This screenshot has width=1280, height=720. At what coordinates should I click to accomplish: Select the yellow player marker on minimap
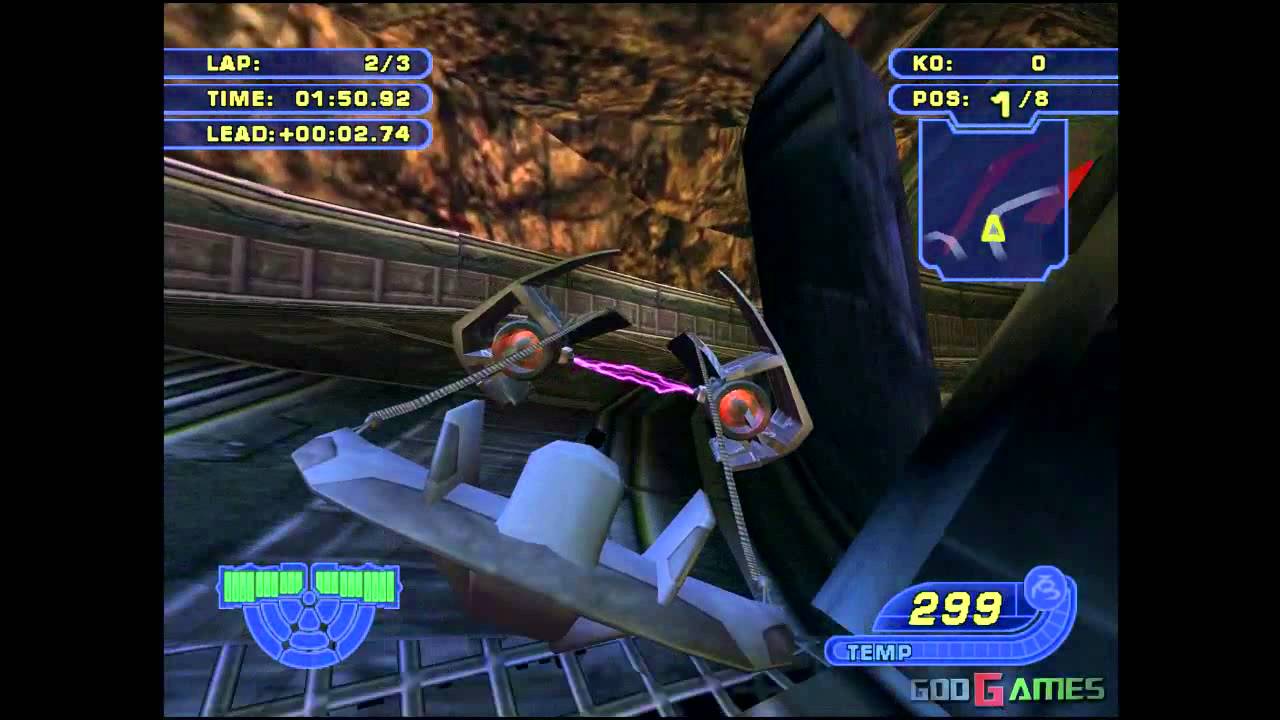pos(993,230)
